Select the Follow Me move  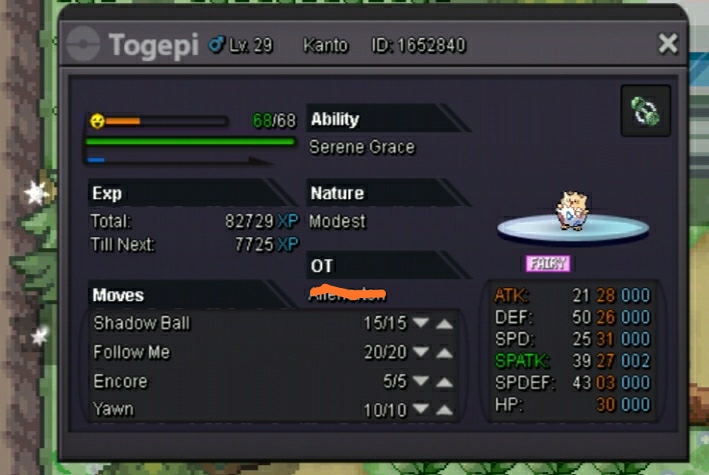[132, 352]
